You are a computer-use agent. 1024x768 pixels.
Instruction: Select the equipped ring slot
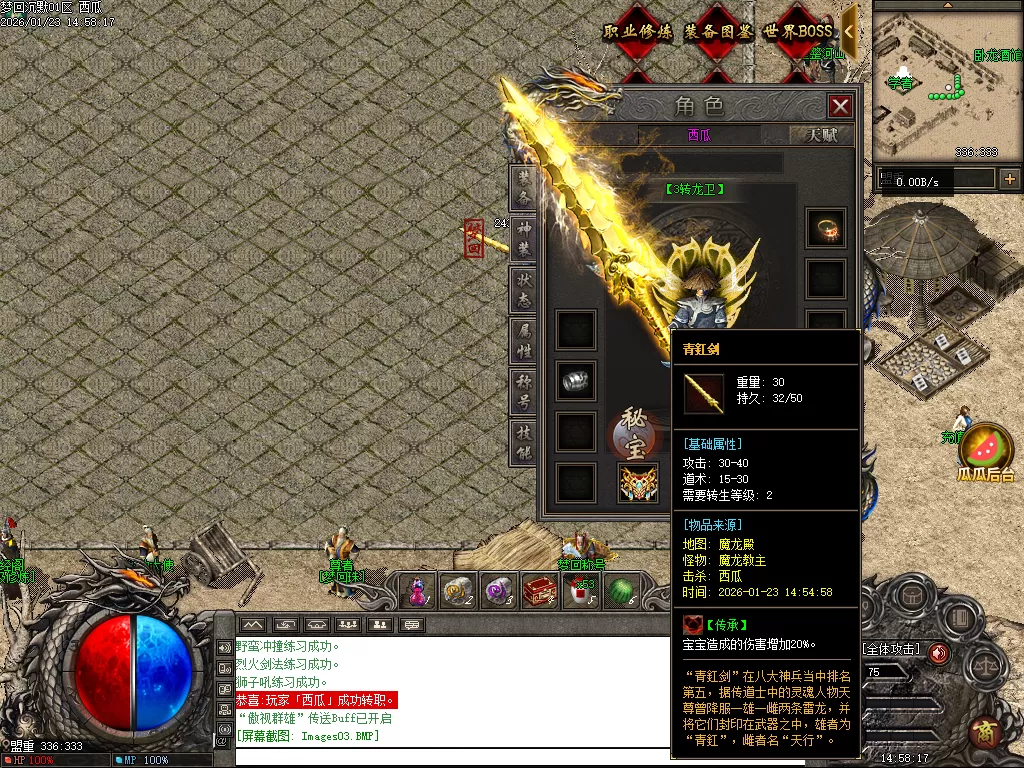coord(826,228)
